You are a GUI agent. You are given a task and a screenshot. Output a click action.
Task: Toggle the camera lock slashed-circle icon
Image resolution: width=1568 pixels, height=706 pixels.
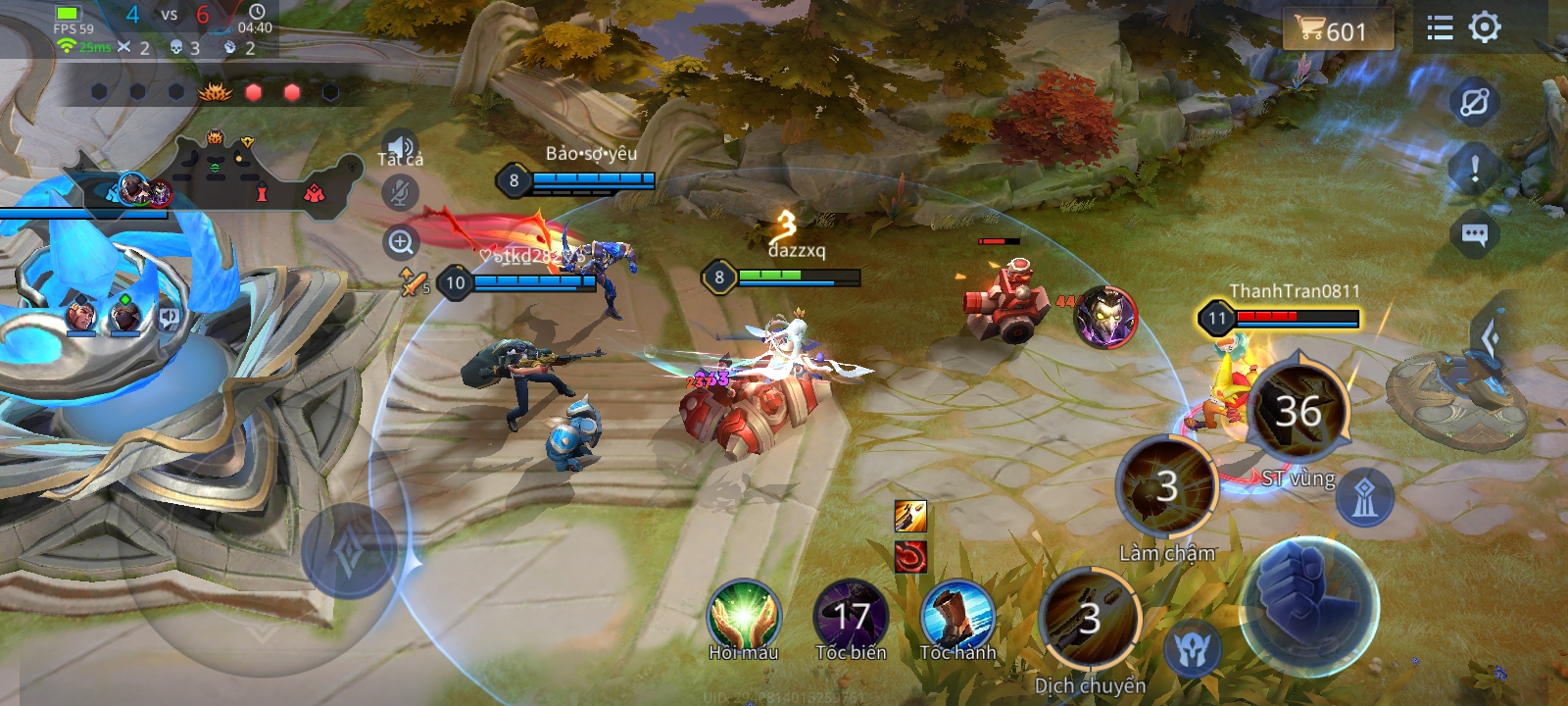coord(1474,102)
